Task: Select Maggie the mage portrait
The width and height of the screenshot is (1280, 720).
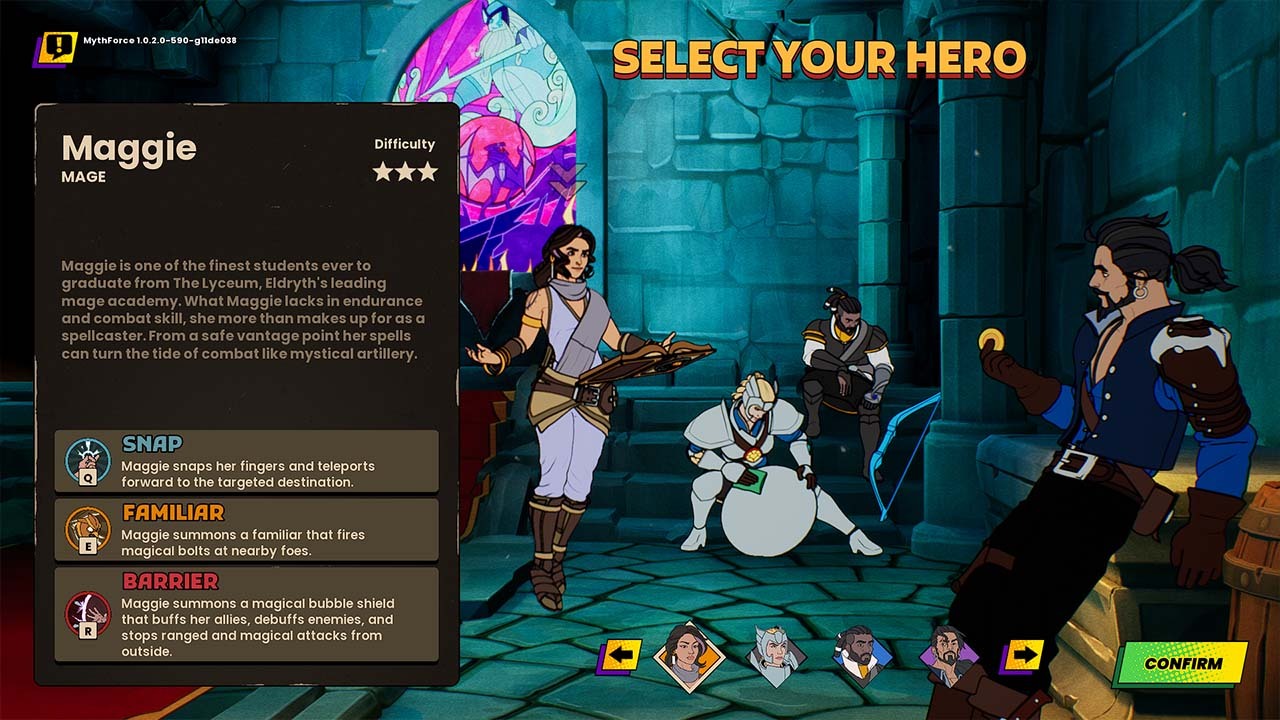Action: pyautogui.click(x=688, y=657)
